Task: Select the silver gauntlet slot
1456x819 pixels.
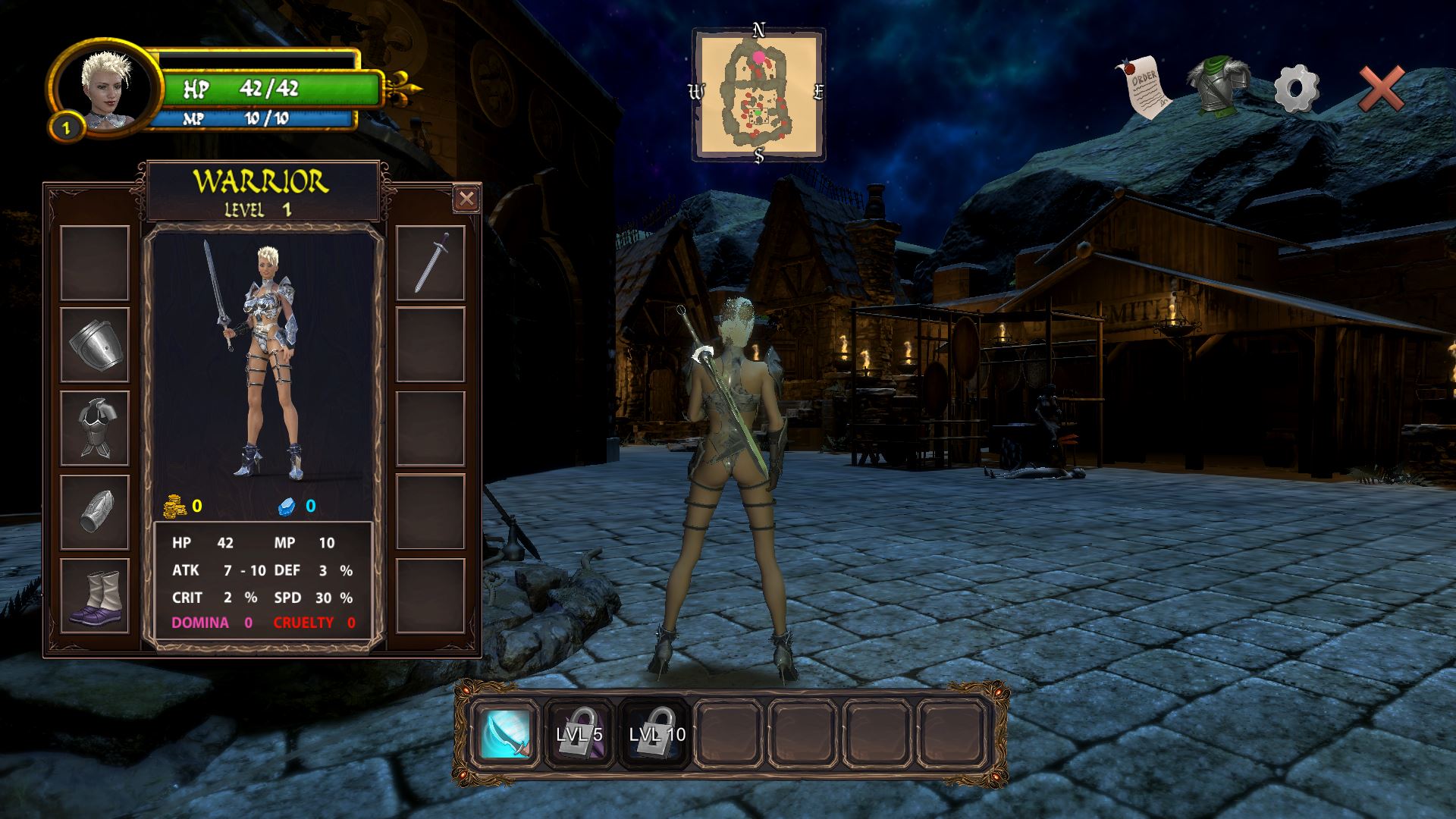Action: (95, 511)
